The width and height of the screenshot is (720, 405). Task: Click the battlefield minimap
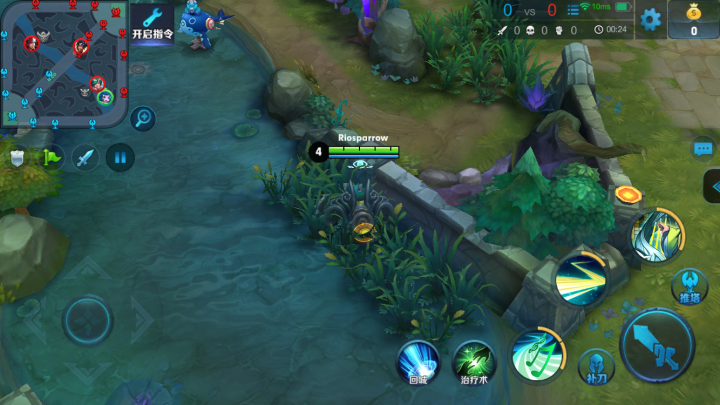pyautogui.click(x=64, y=63)
